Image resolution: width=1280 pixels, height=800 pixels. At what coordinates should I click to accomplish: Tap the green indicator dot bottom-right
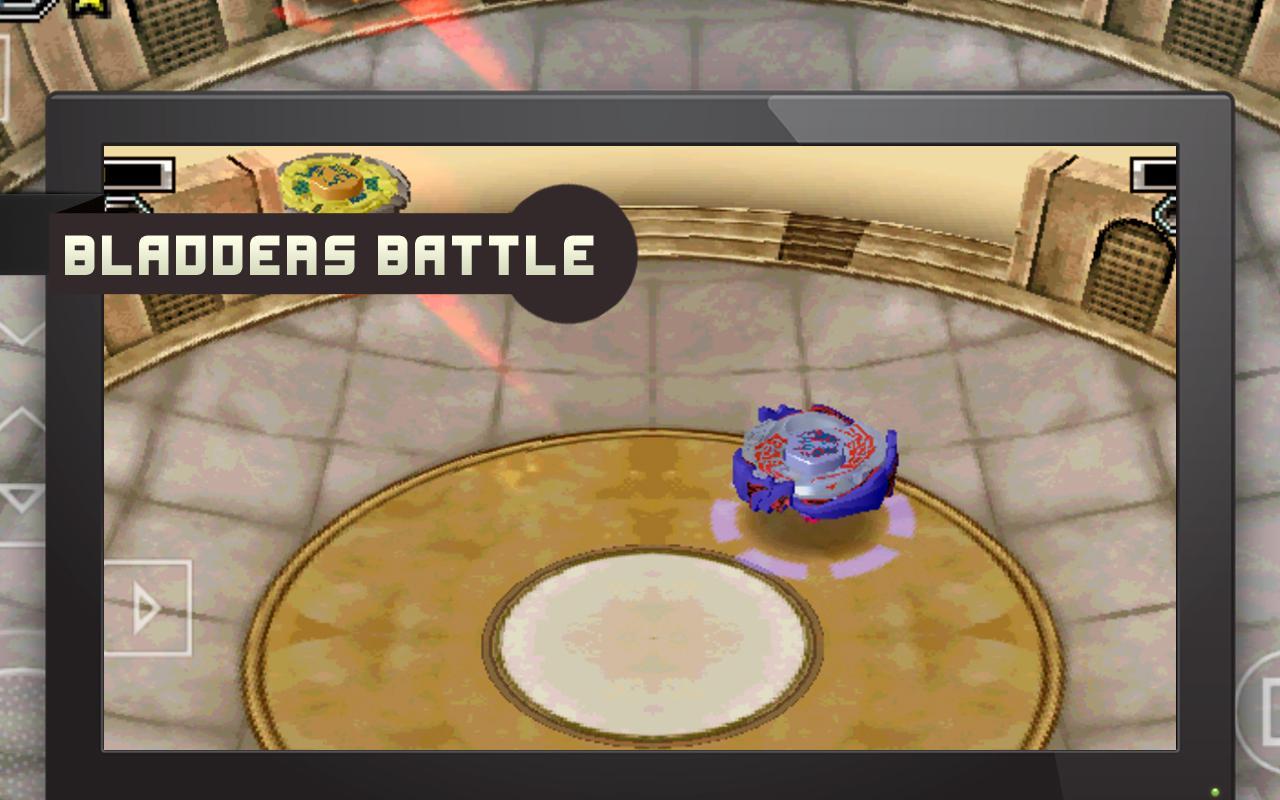(x=1215, y=792)
